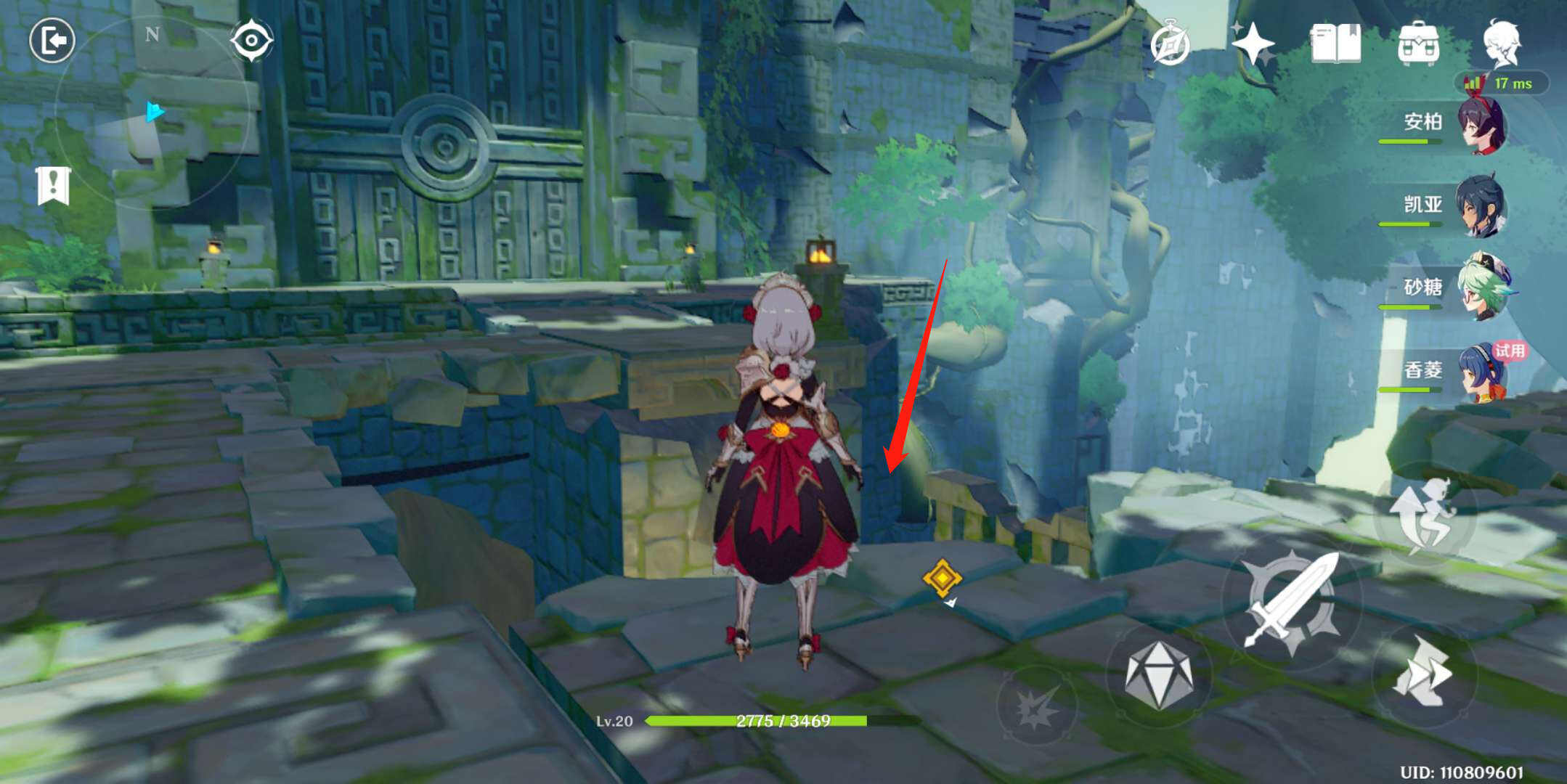This screenshot has width=1567, height=784.
Task: Open the character head profile menu
Action: [x=1501, y=43]
